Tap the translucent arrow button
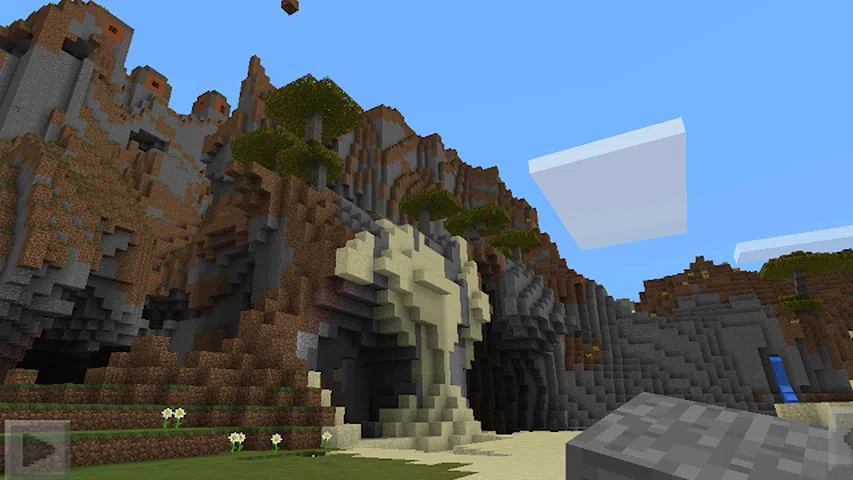The image size is (853, 480). click(x=37, y=448)
